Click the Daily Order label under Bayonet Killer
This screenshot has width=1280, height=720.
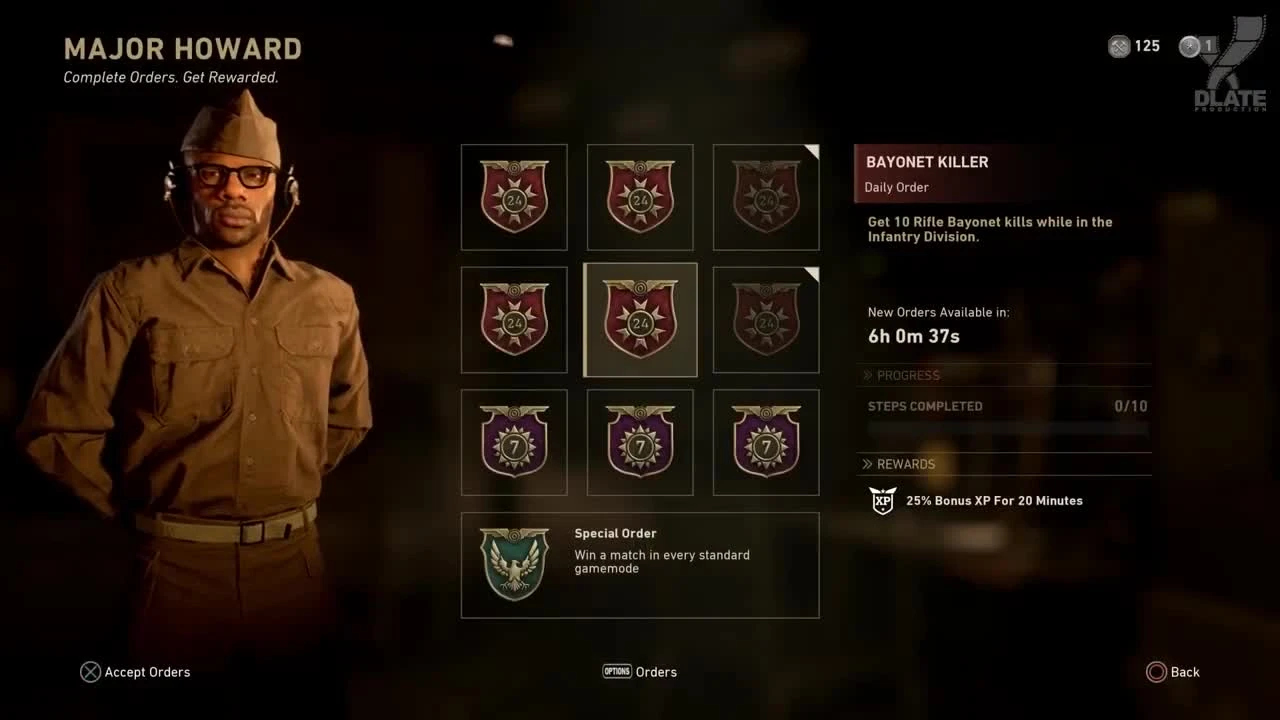click(897, 187)
